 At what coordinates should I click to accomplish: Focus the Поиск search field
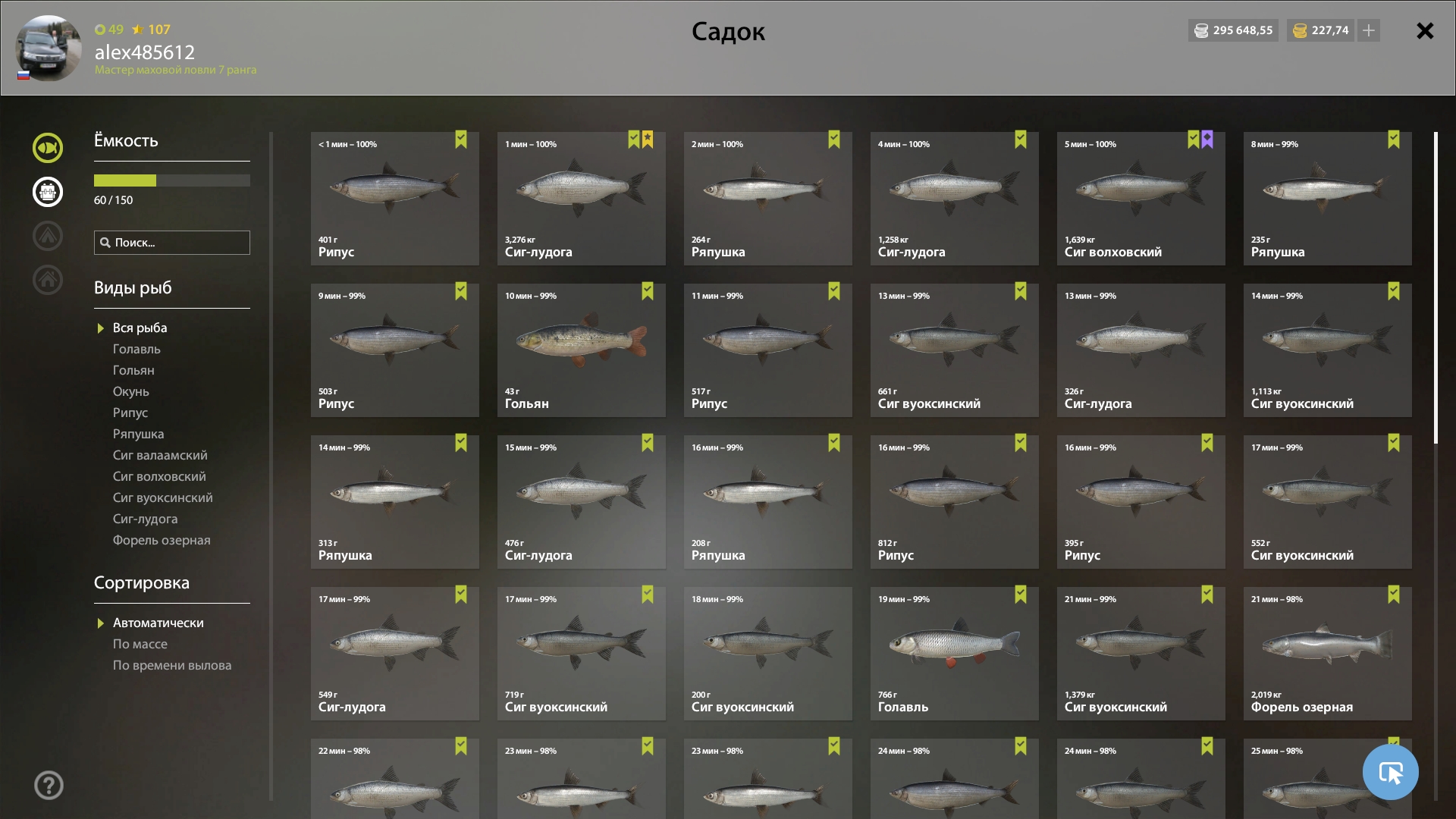172,243
